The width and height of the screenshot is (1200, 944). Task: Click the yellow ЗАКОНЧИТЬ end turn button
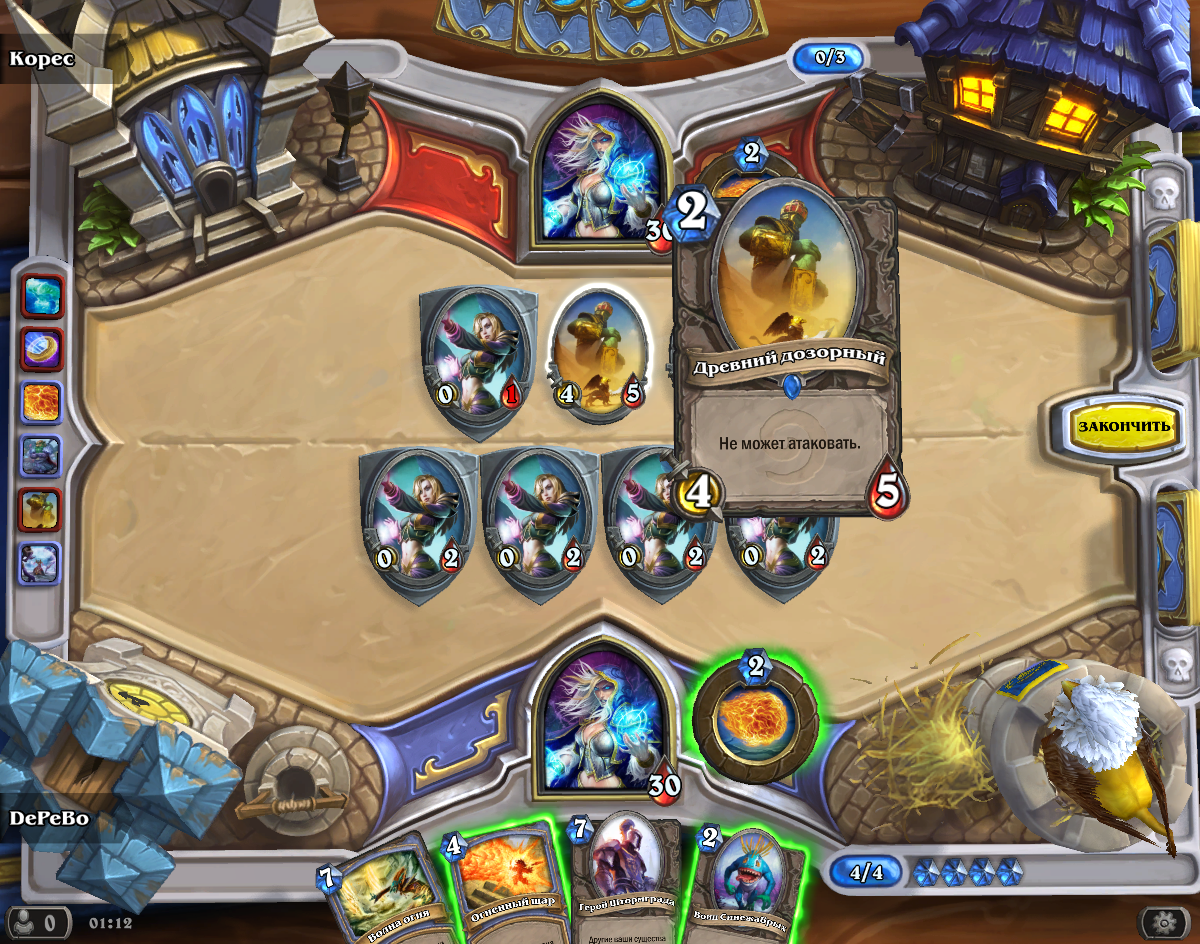[x=1123, y=425]
